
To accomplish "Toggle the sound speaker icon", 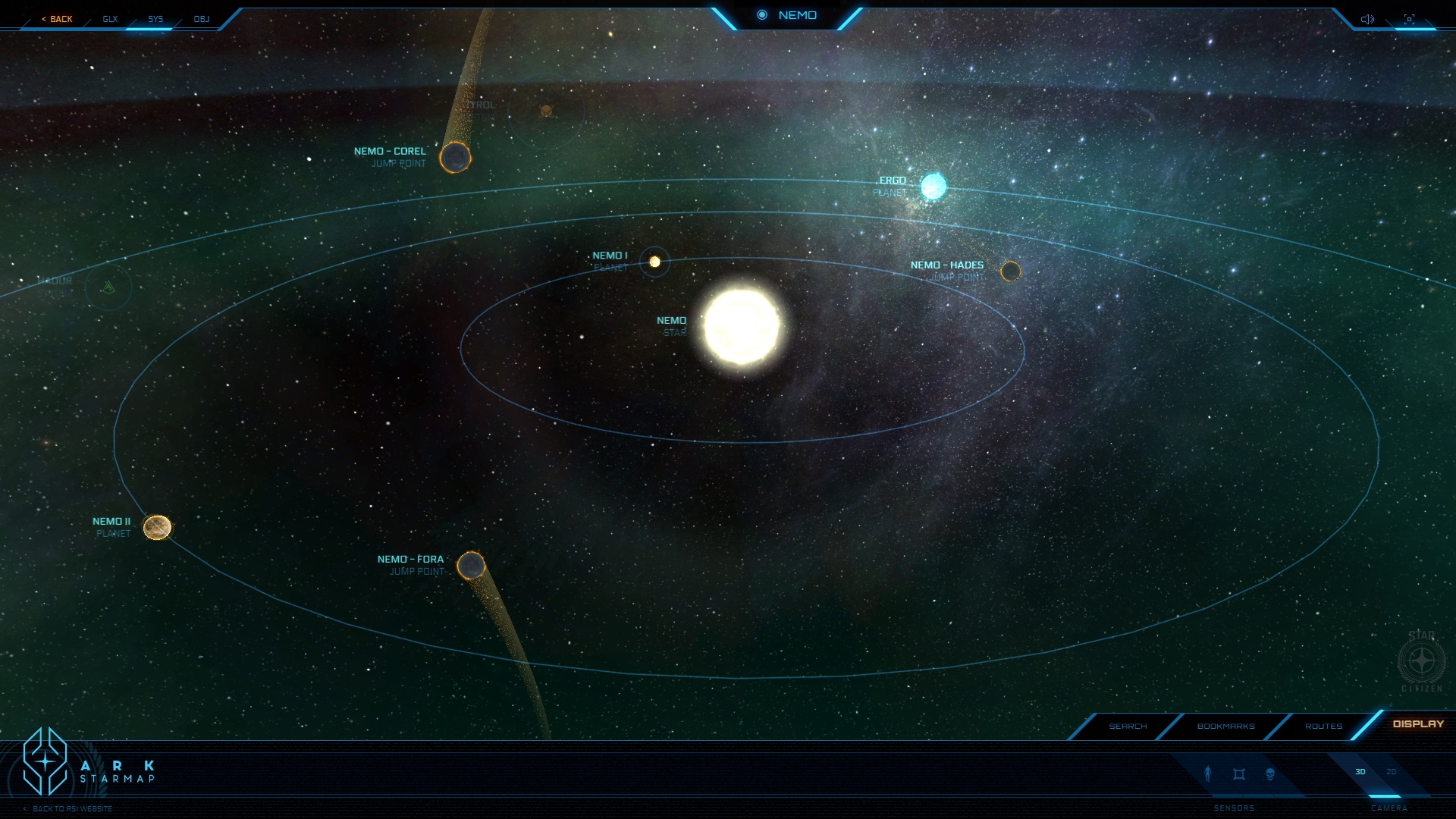I will [x=1367, y=19].
